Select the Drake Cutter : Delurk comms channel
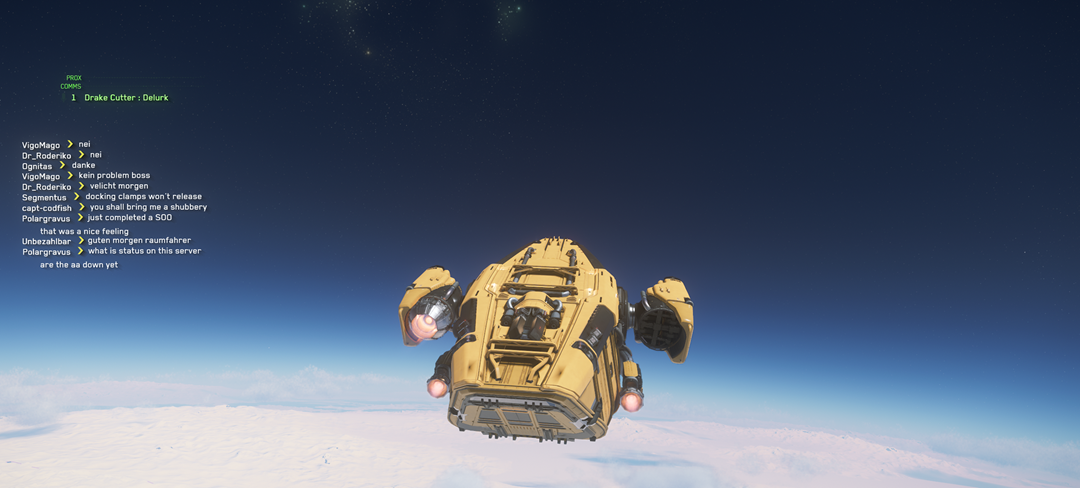1080x488 pixels. [x=126, y=98]
